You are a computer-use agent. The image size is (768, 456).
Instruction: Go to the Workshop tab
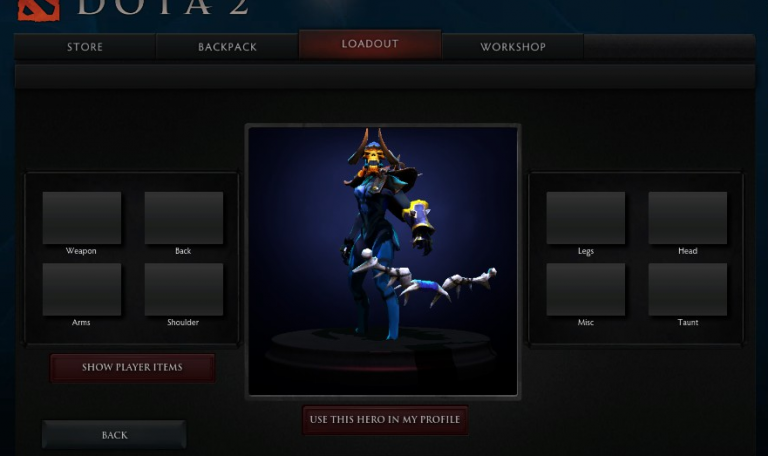[513, 47]
